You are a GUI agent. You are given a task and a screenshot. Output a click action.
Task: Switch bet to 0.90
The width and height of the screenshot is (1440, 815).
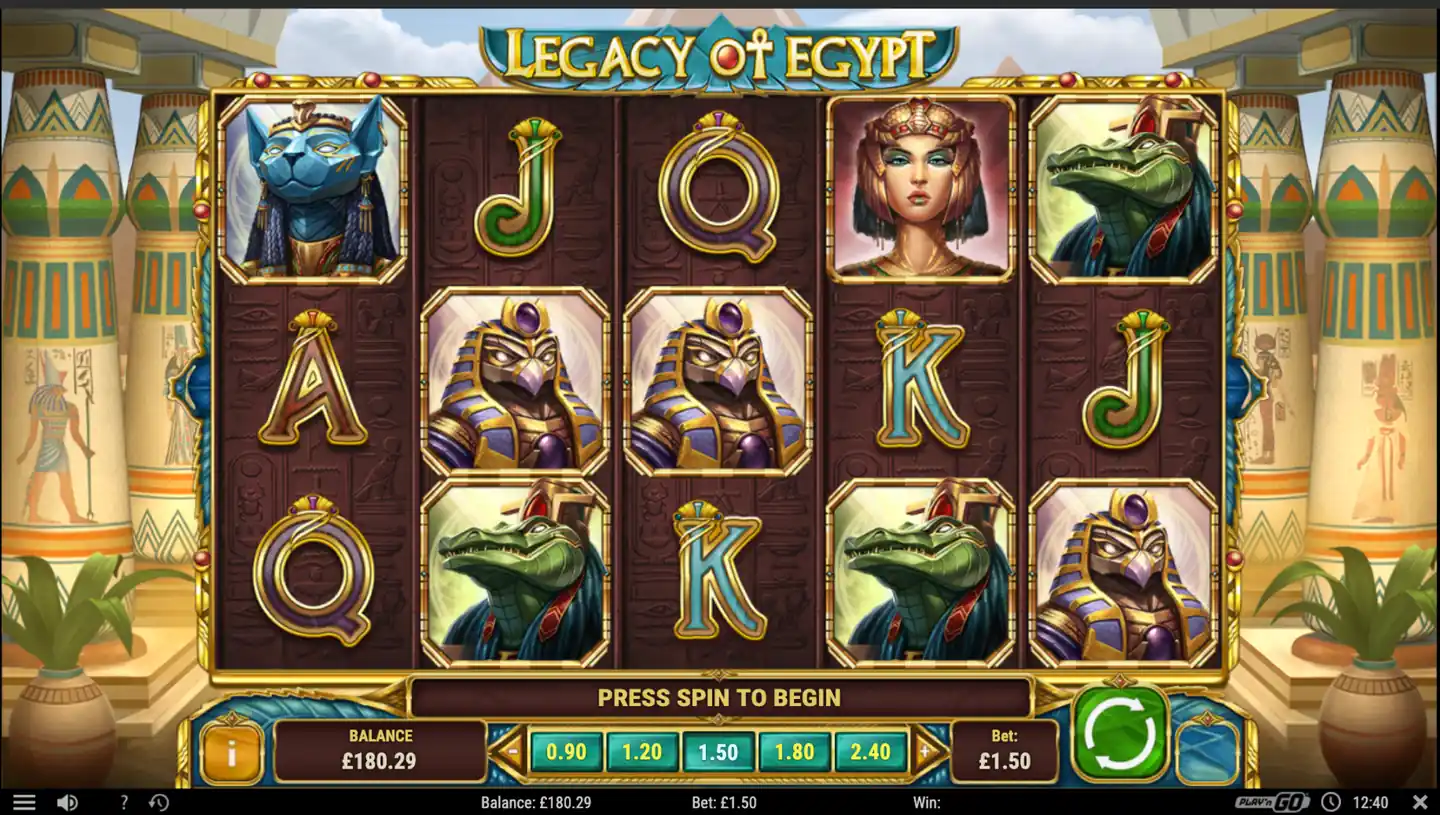tap(567, 752)
